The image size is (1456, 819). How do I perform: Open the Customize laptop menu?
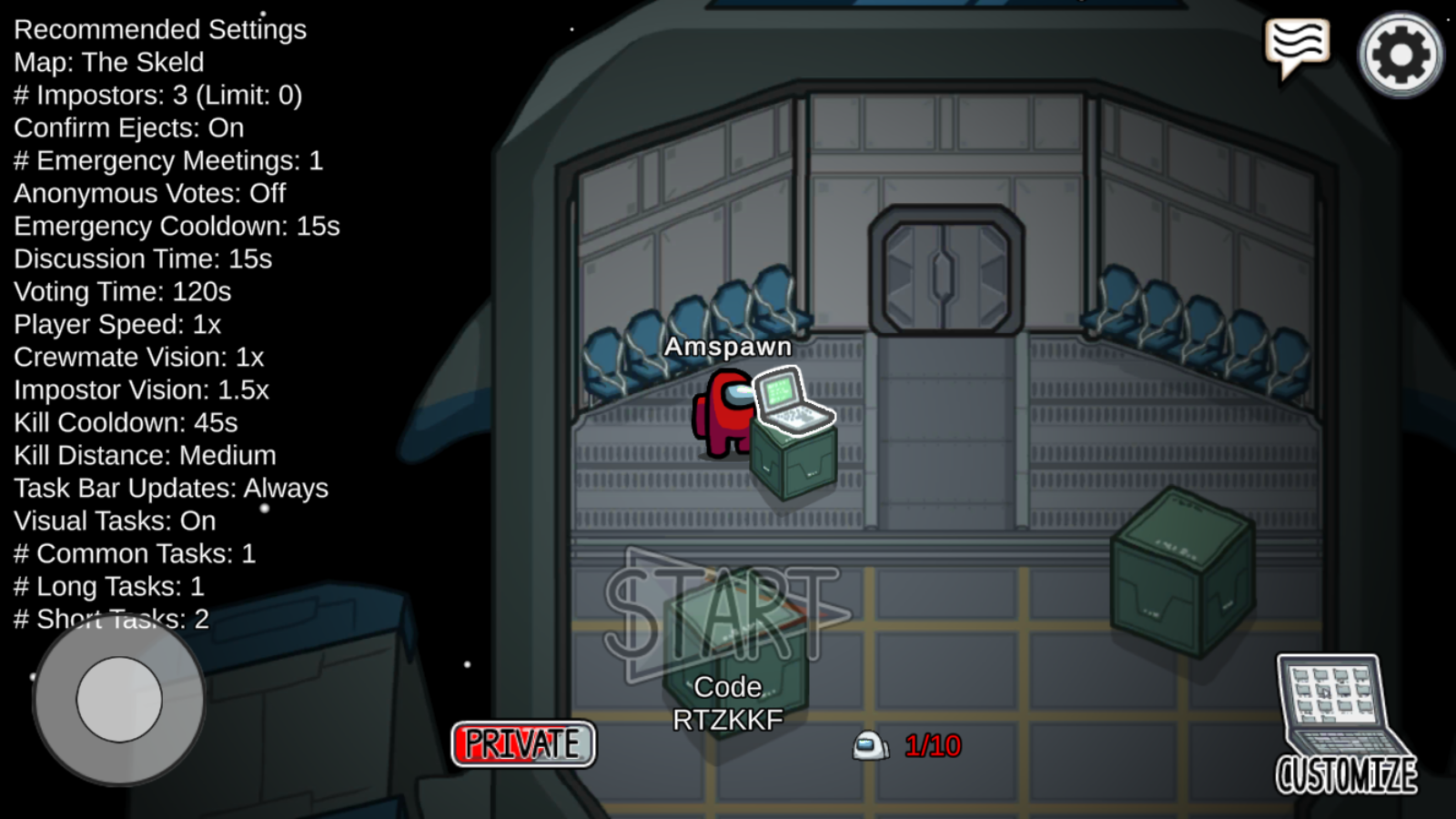point(1344,724)
